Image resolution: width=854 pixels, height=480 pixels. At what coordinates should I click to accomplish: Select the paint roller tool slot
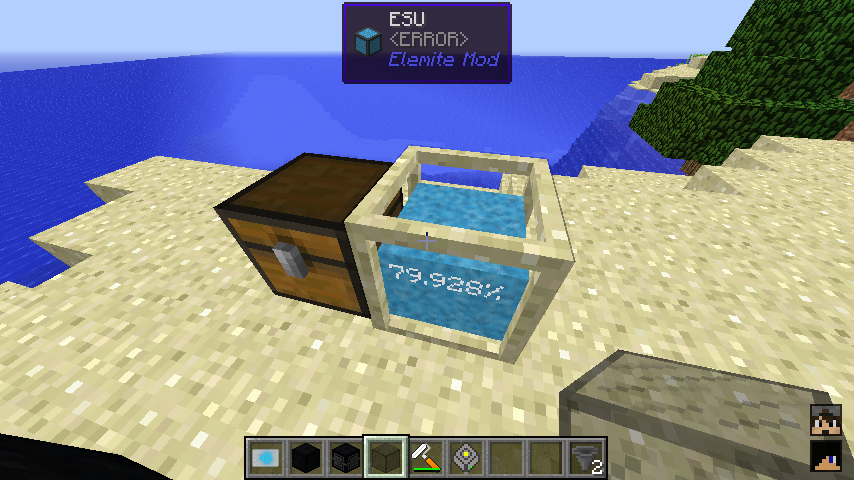click(x=425, y=457)
